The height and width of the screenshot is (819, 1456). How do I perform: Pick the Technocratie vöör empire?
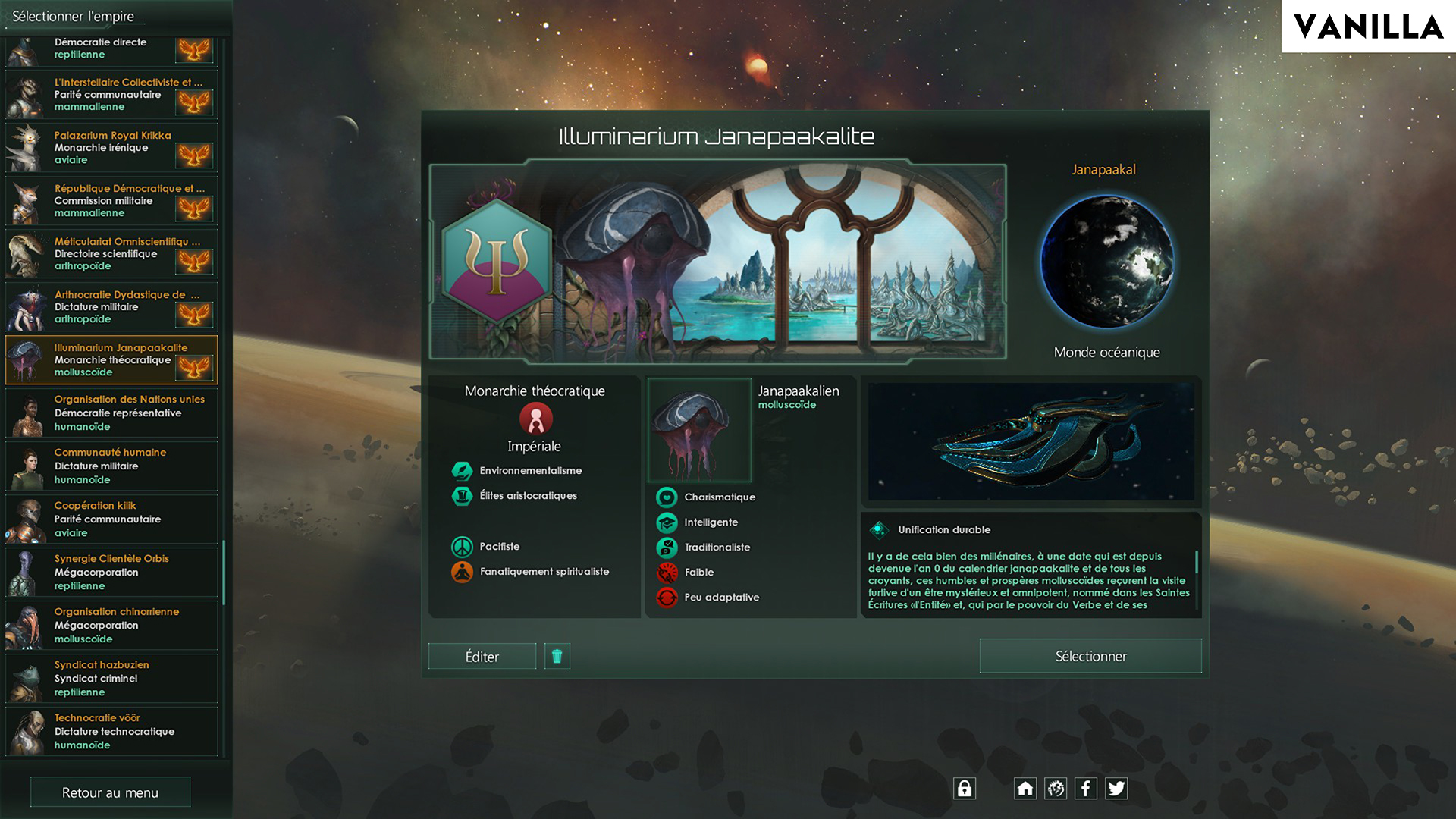(112, 732)
